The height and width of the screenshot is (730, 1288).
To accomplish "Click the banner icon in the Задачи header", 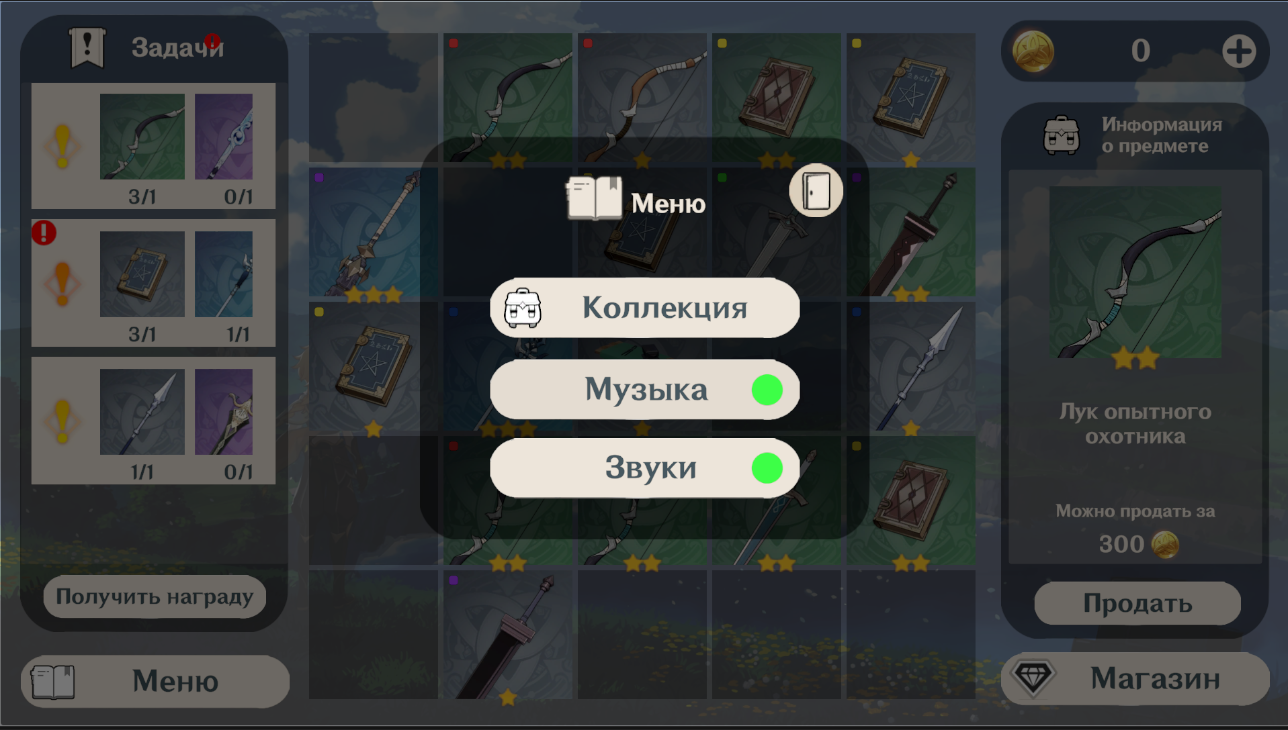I will point(86,45).
